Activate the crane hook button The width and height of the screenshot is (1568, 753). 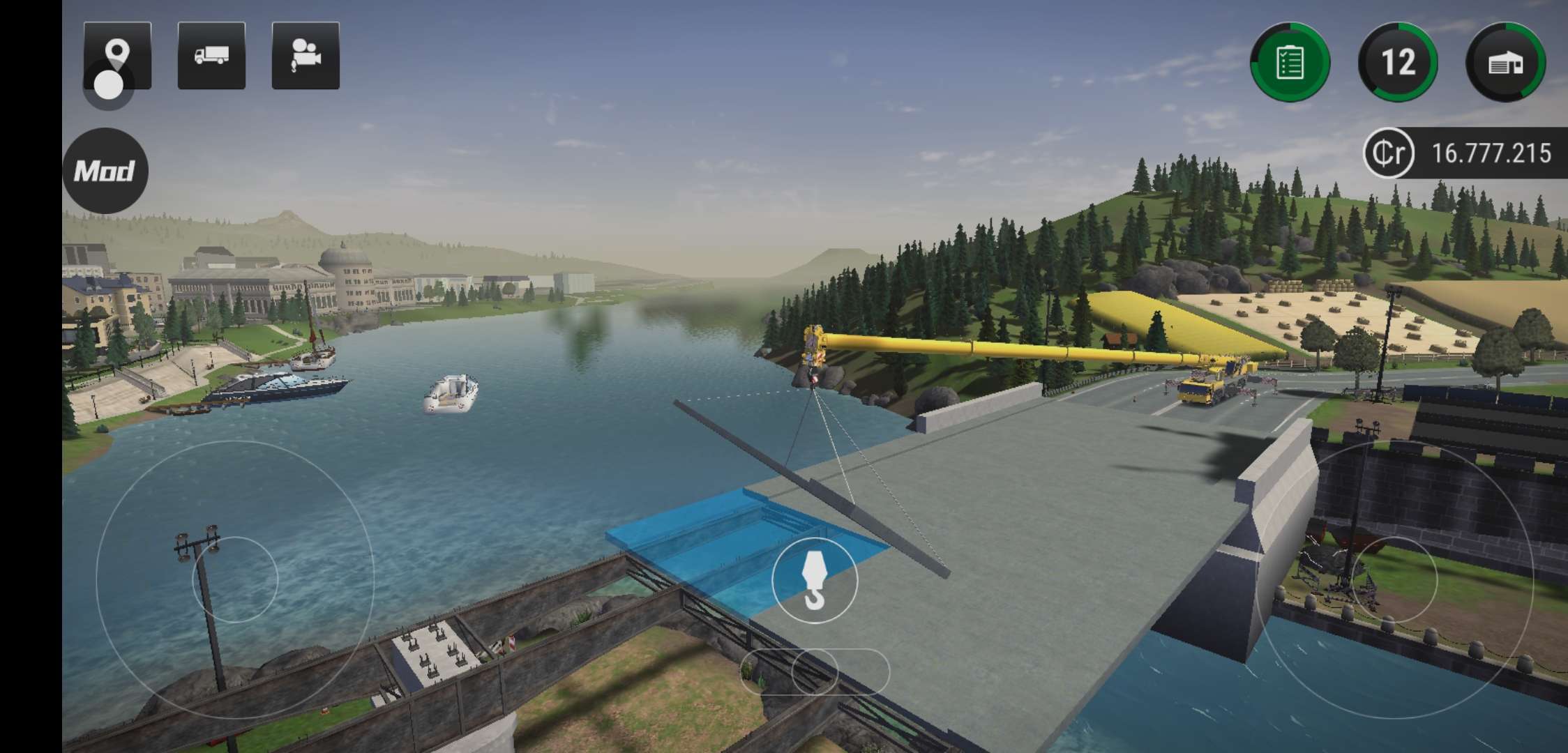pyautogui.click(x=814, y=580)
